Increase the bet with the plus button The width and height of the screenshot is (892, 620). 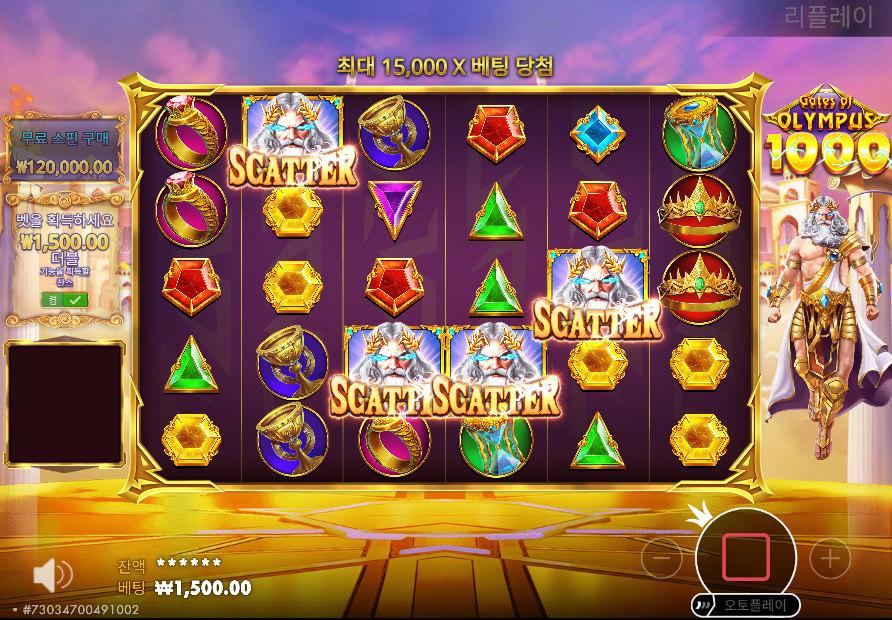coord(829,559)
